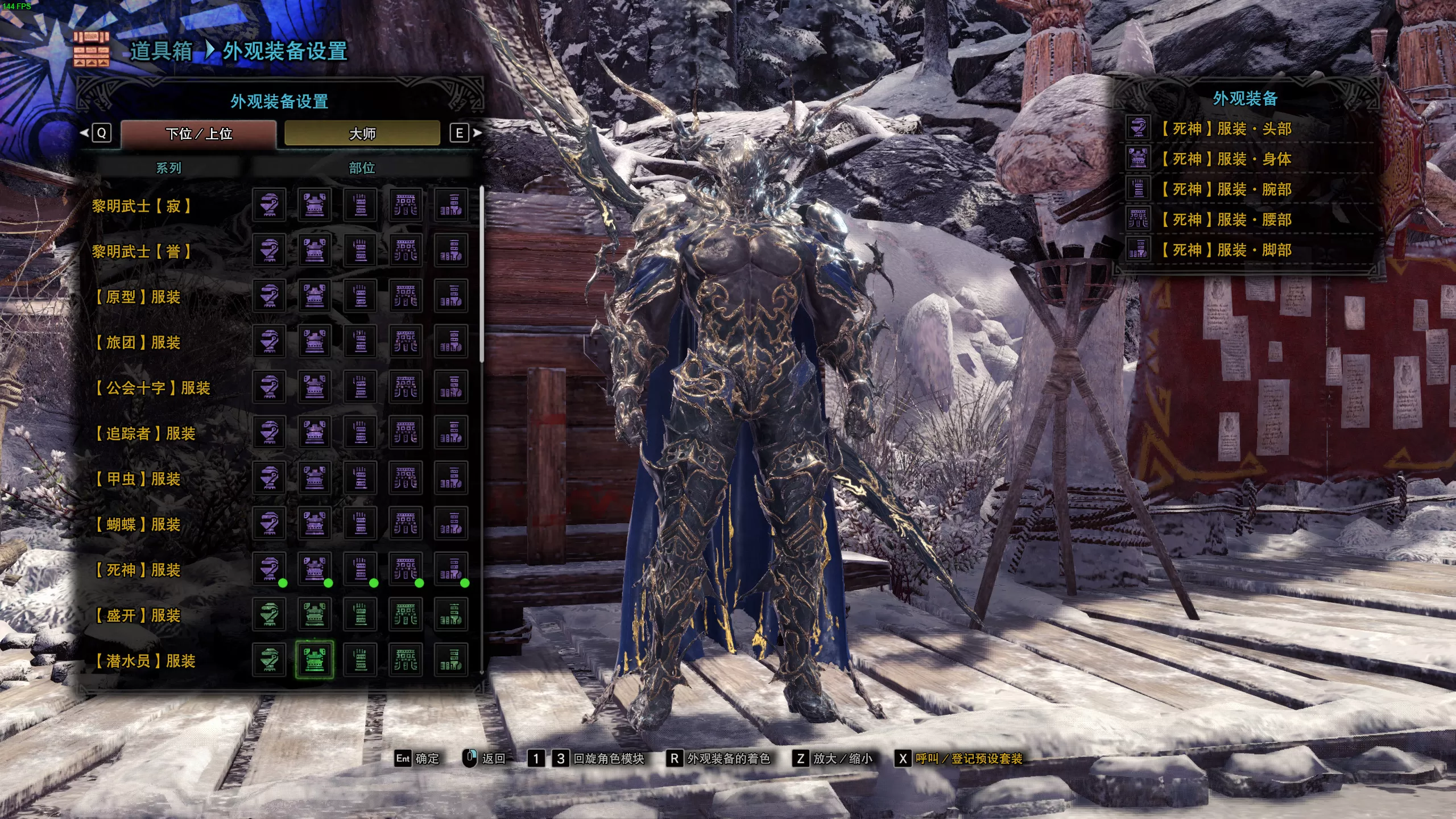Select the 盛开 head armor icon

[x=270, y=615]
